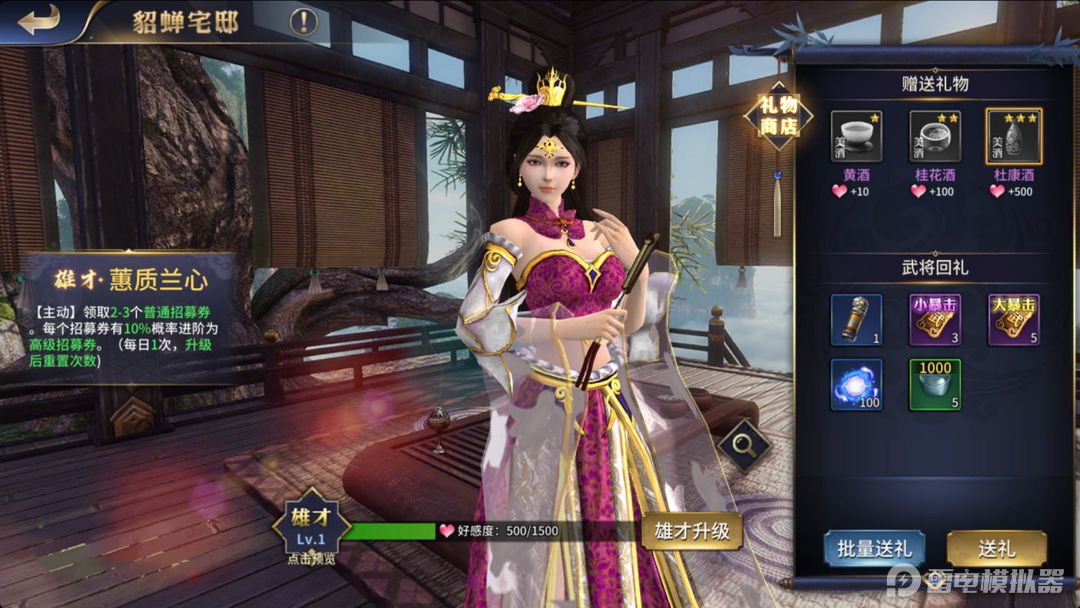The width and height of the screenshot is (1080, 608).
Task: Send gift with the 送礼 button
Action: point(996,549)
